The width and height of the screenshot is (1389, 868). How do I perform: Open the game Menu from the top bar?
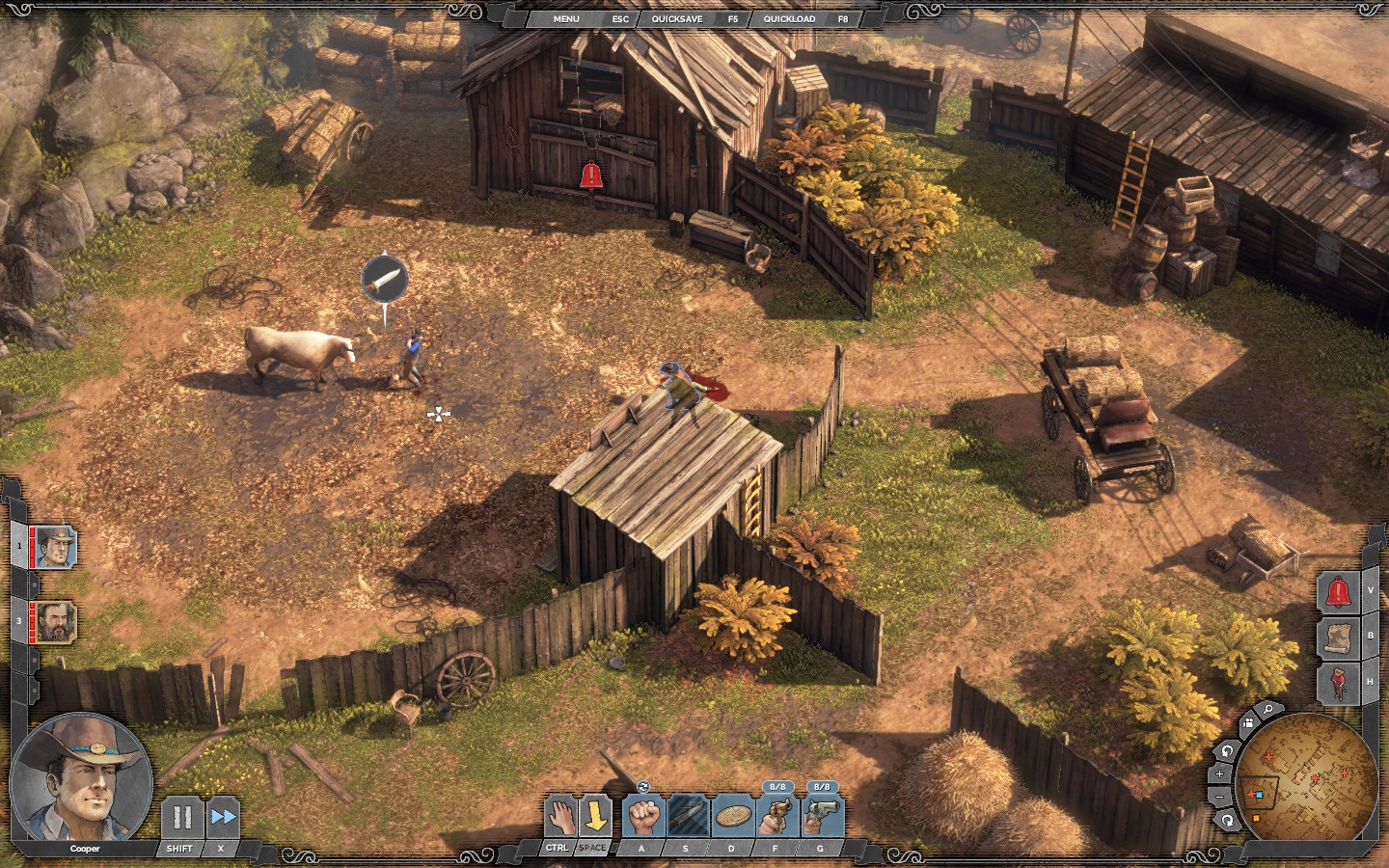click(x=566, y=18)
